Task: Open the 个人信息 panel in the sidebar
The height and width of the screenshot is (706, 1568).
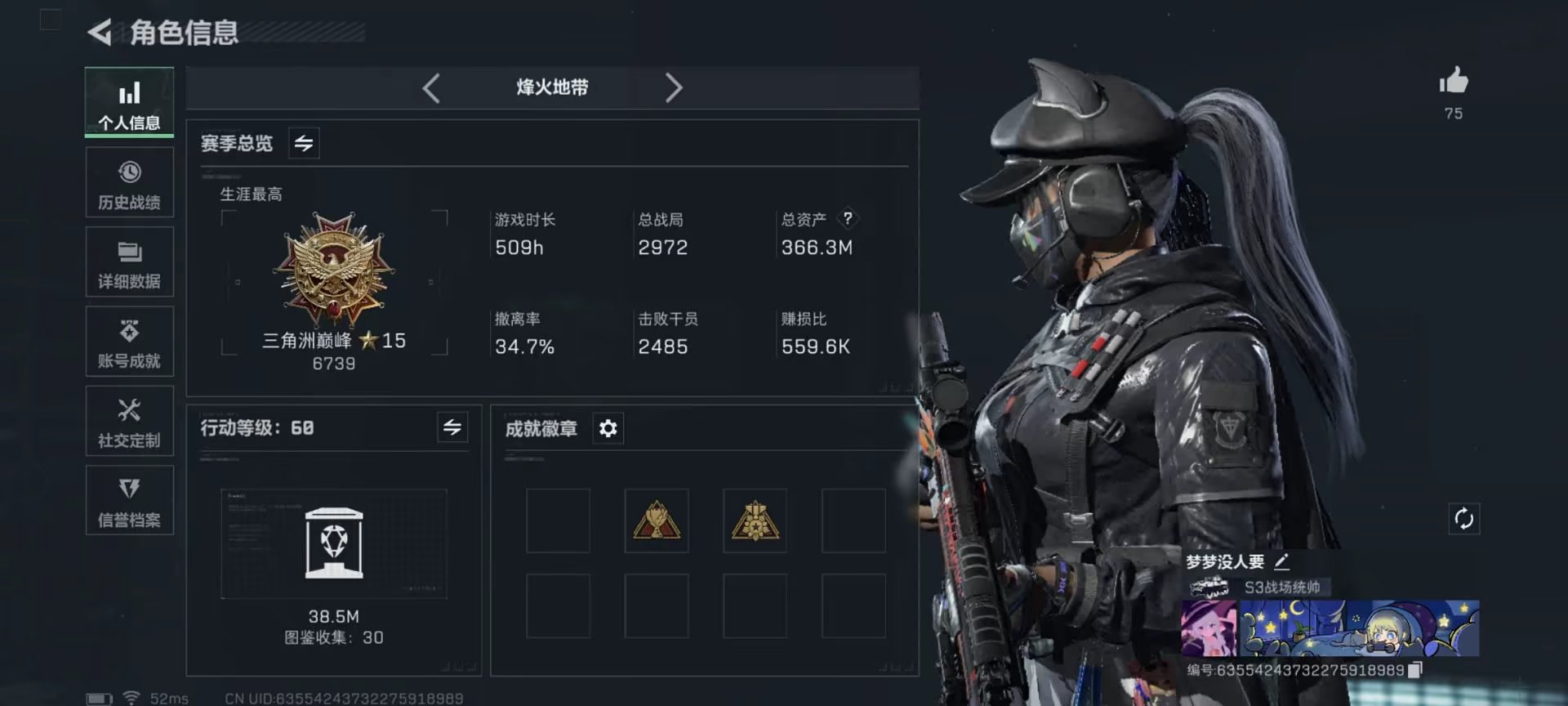Action: [x=129, y=101]
